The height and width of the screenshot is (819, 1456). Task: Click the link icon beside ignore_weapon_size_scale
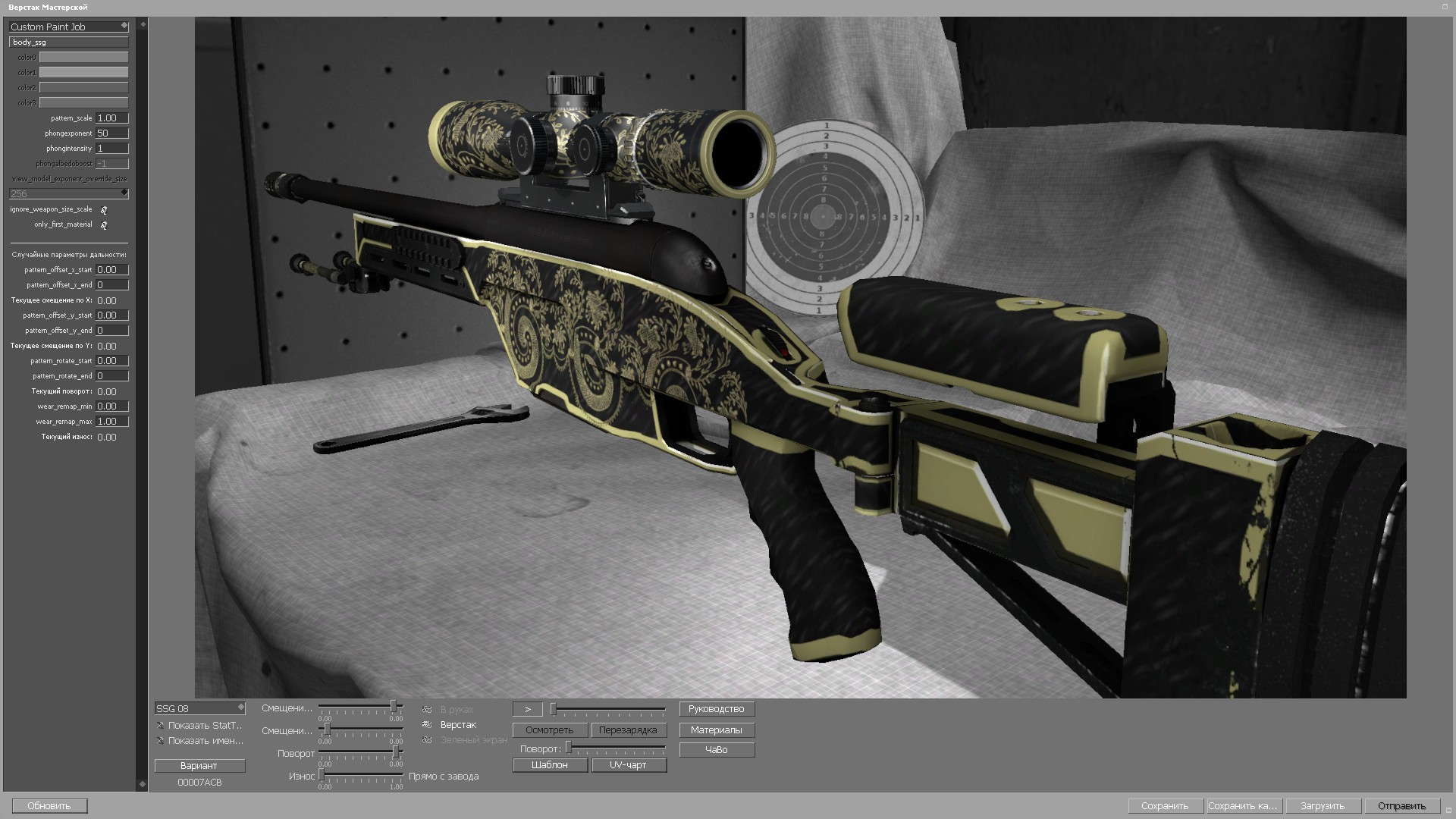pos(104,210)
